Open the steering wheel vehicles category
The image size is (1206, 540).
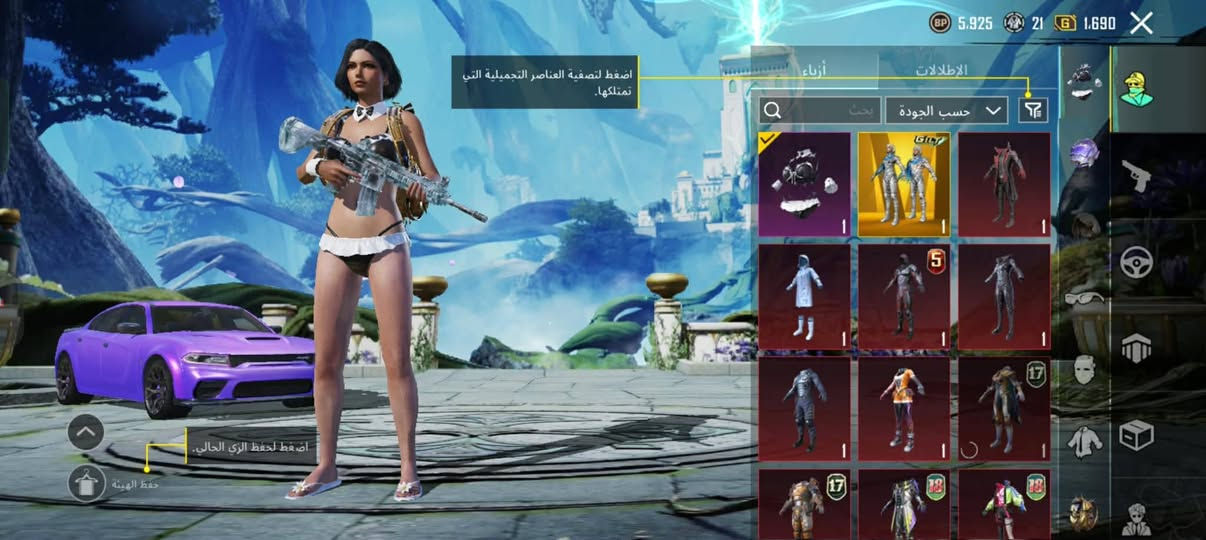pos(1137,262)
